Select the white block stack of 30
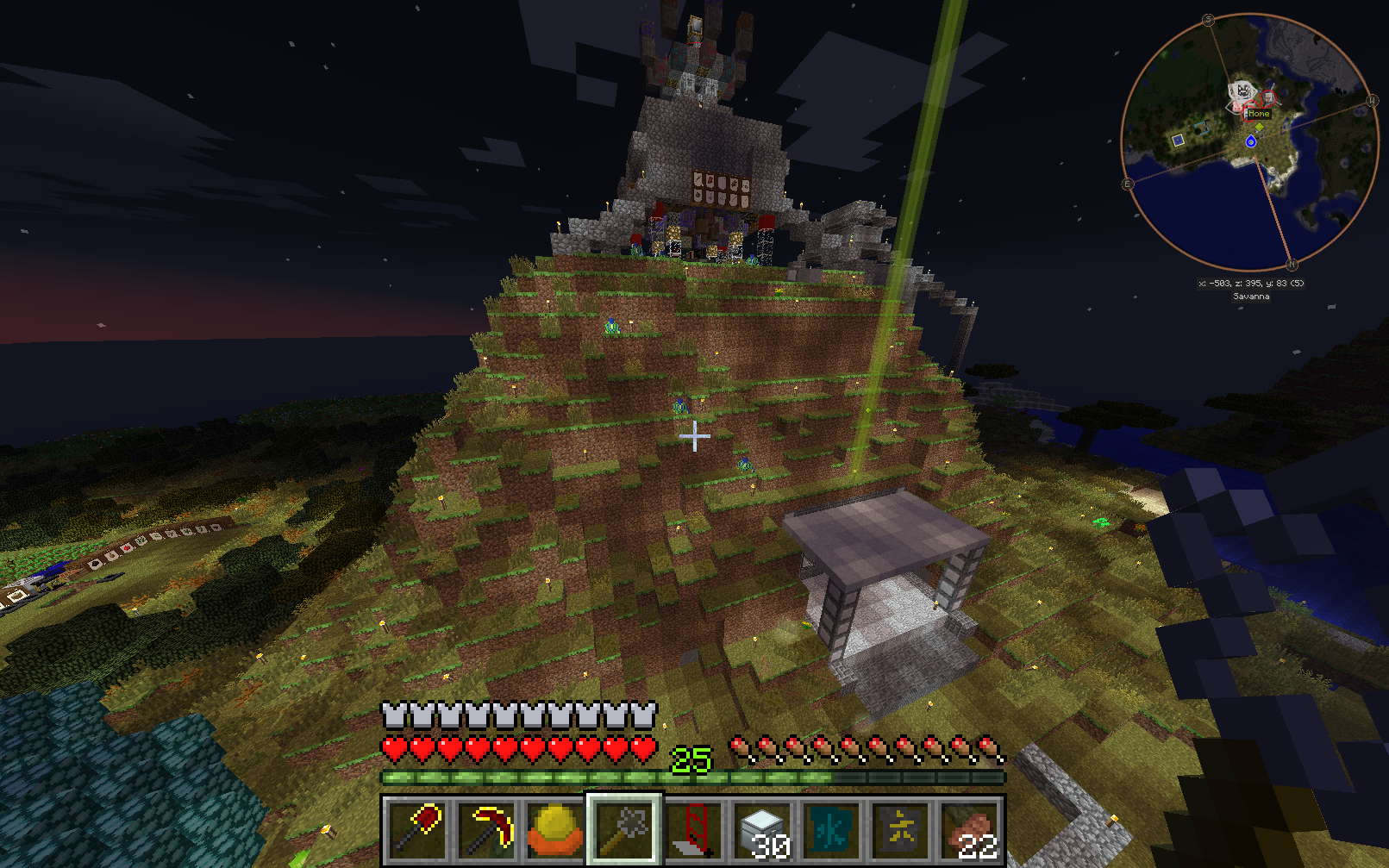The image size is (1389, 868). [762, 829]
